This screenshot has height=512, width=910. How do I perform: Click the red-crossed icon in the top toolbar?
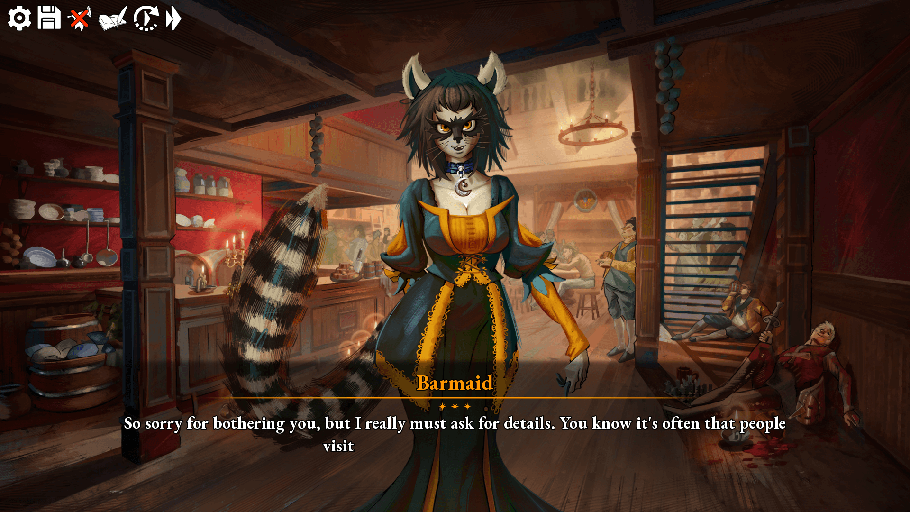click(x=80, y=17)
